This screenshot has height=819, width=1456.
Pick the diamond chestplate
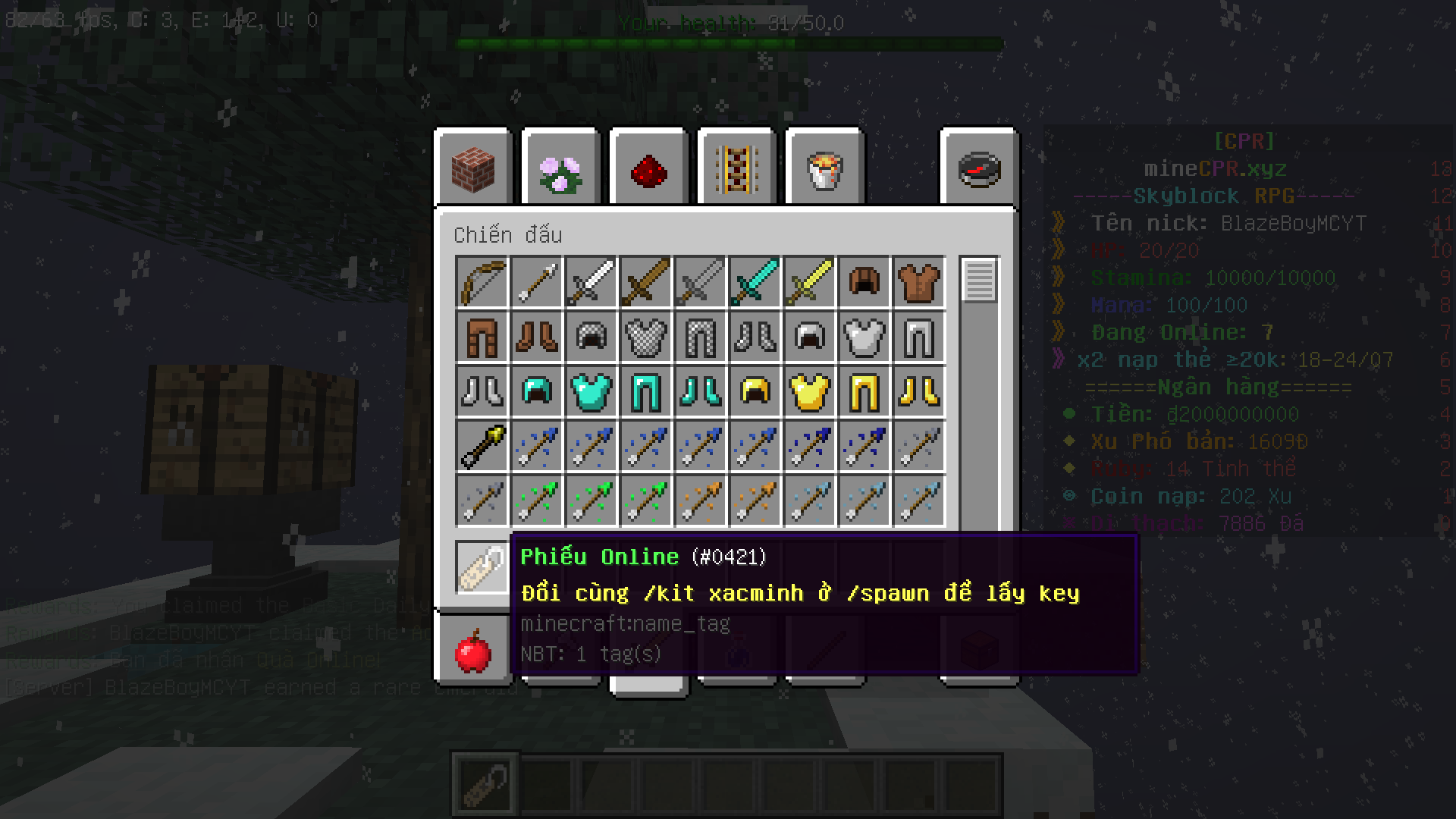[591, 391]
